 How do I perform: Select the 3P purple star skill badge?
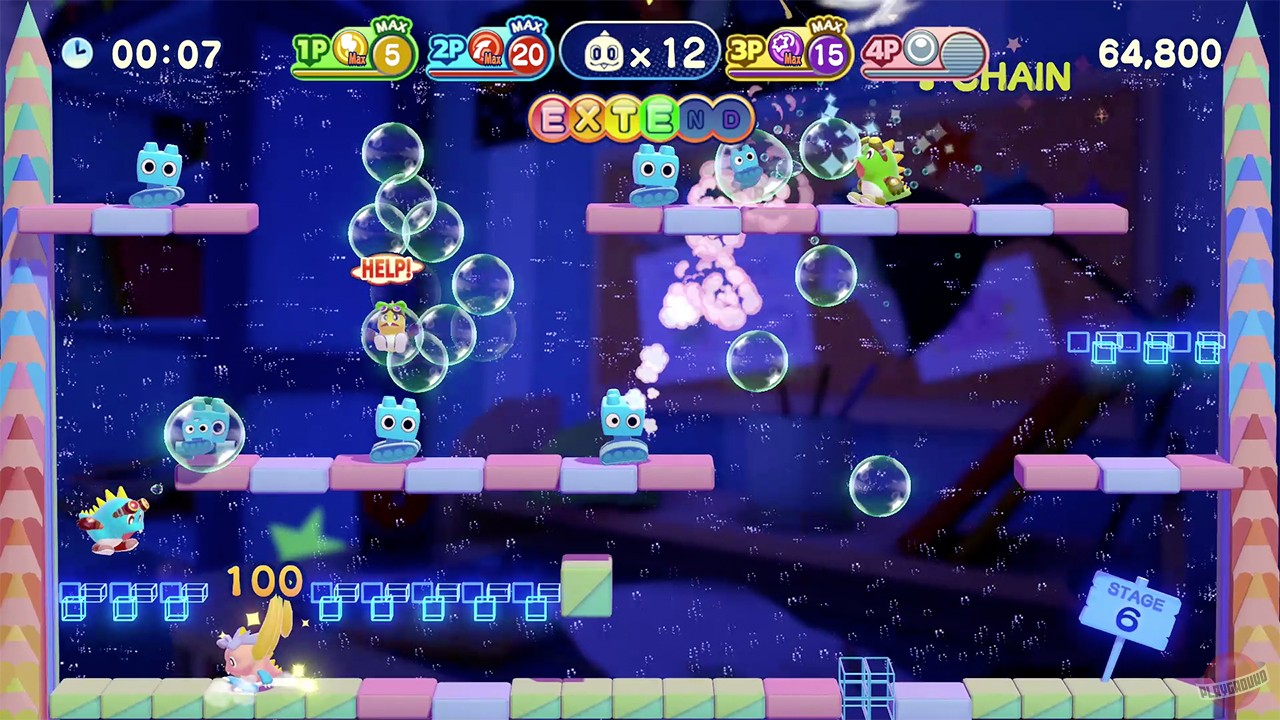[785, 49]
